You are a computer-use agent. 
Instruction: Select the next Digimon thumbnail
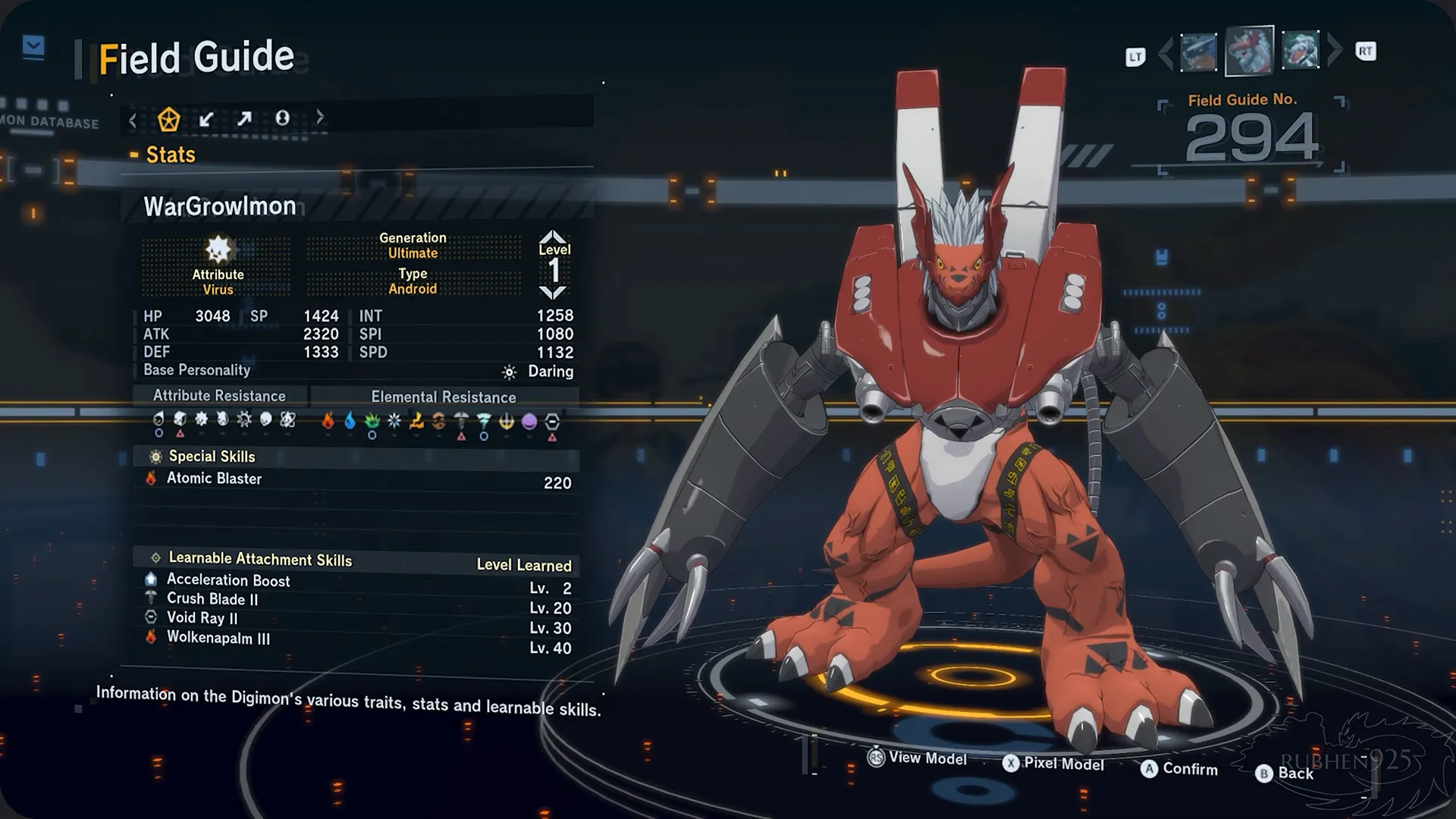coord(1301,51)
